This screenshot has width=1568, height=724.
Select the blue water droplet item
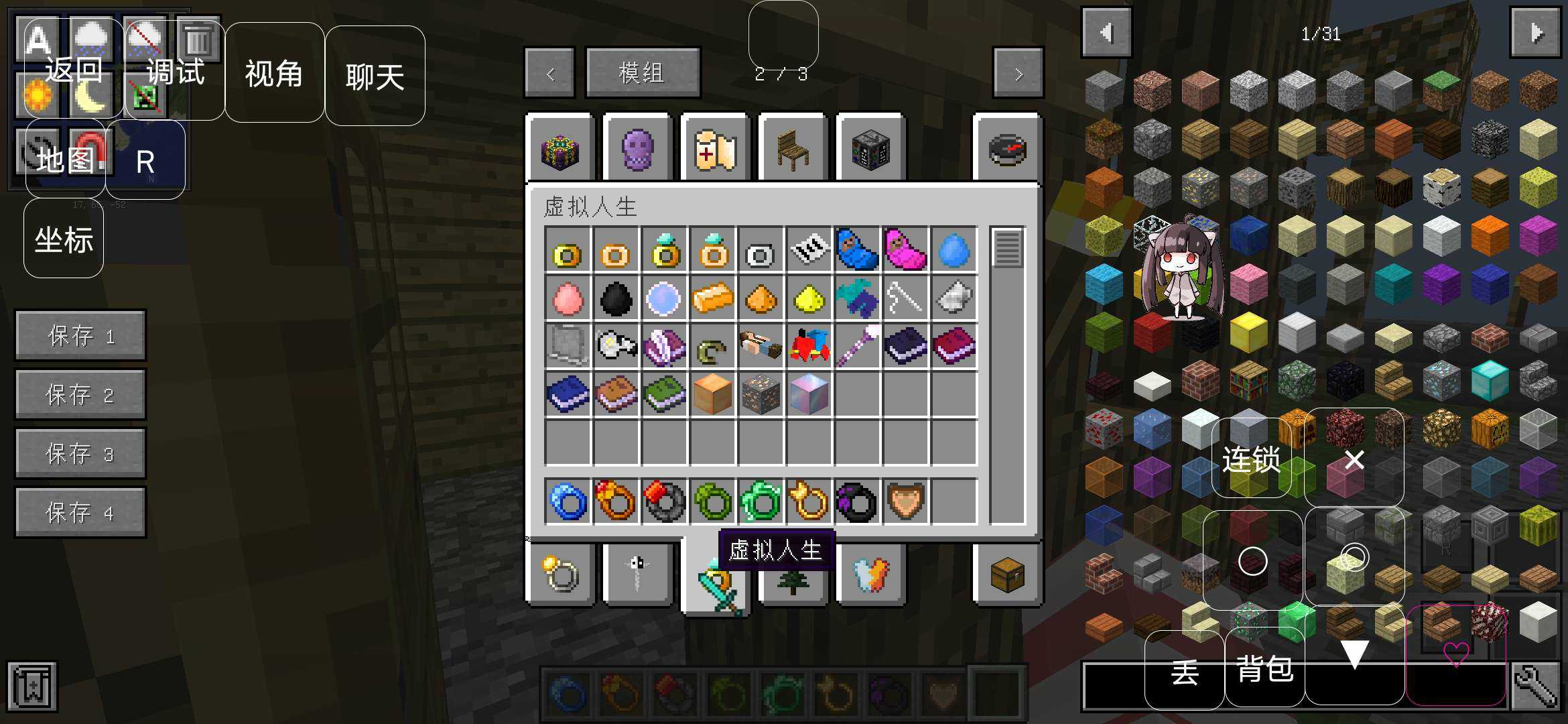click(x=954, y=249)
